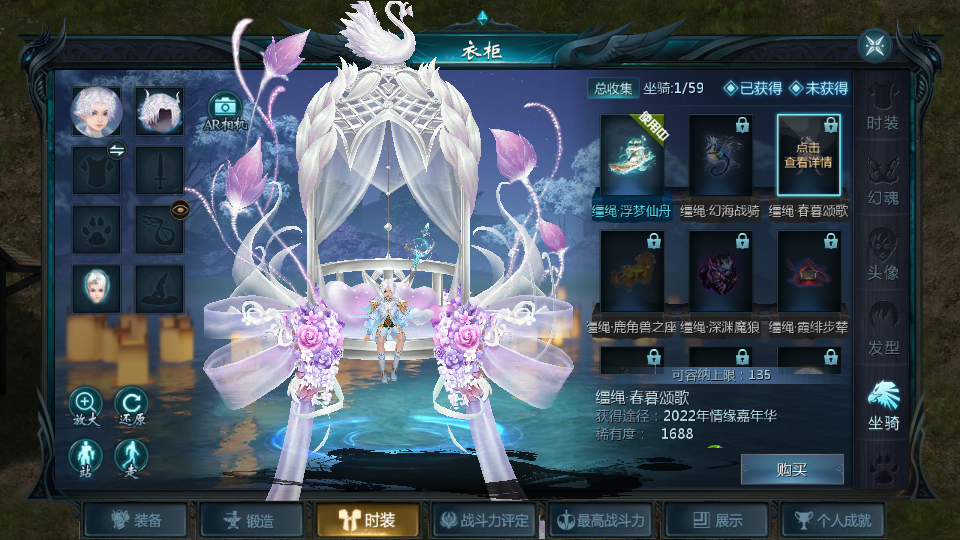This screenshot has height=540, width=960.
Task: Switch to the 幻魂 side tab
Action: [x=883, y=179]
